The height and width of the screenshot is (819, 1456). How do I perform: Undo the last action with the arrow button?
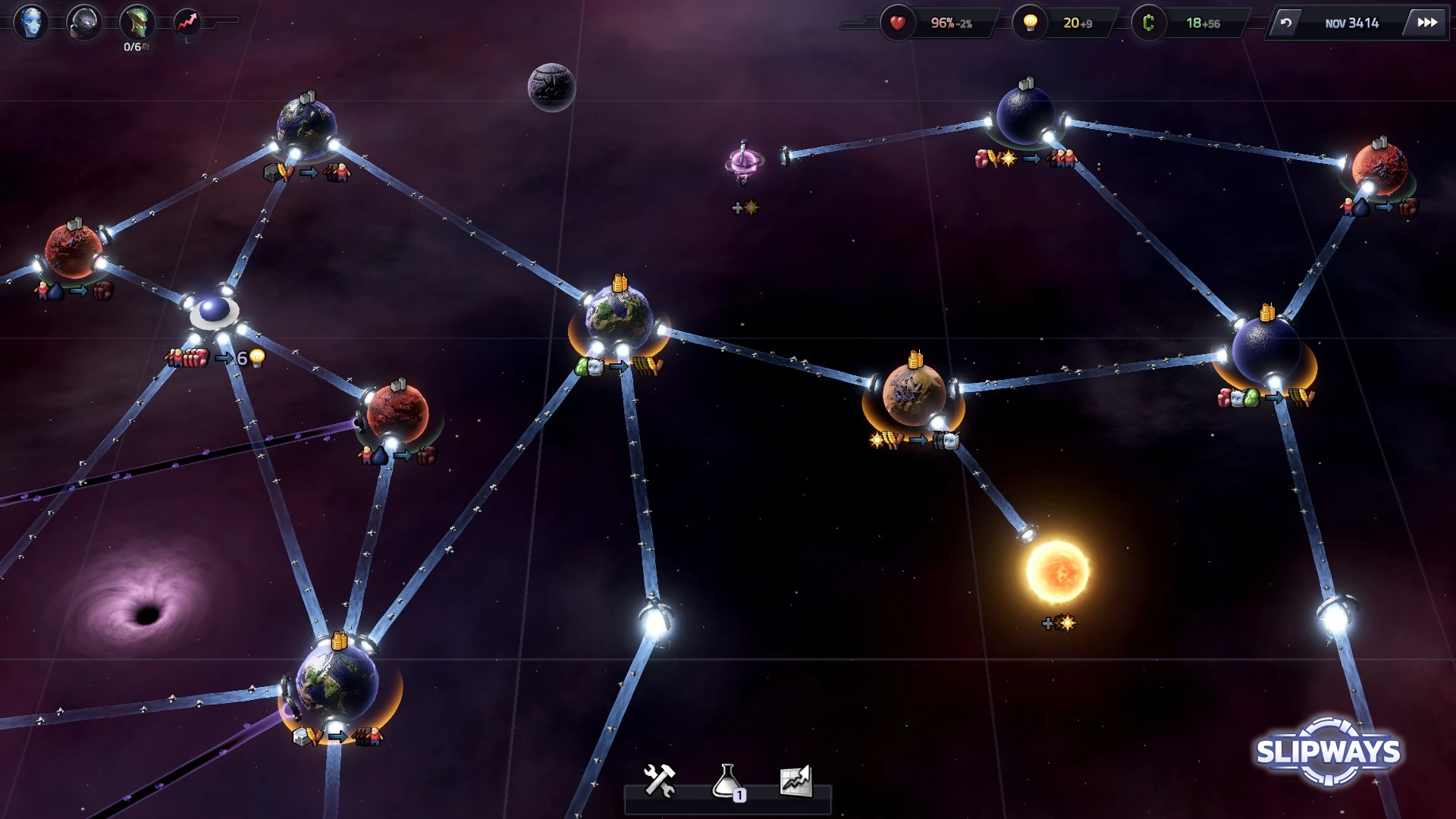(1286, 23)
